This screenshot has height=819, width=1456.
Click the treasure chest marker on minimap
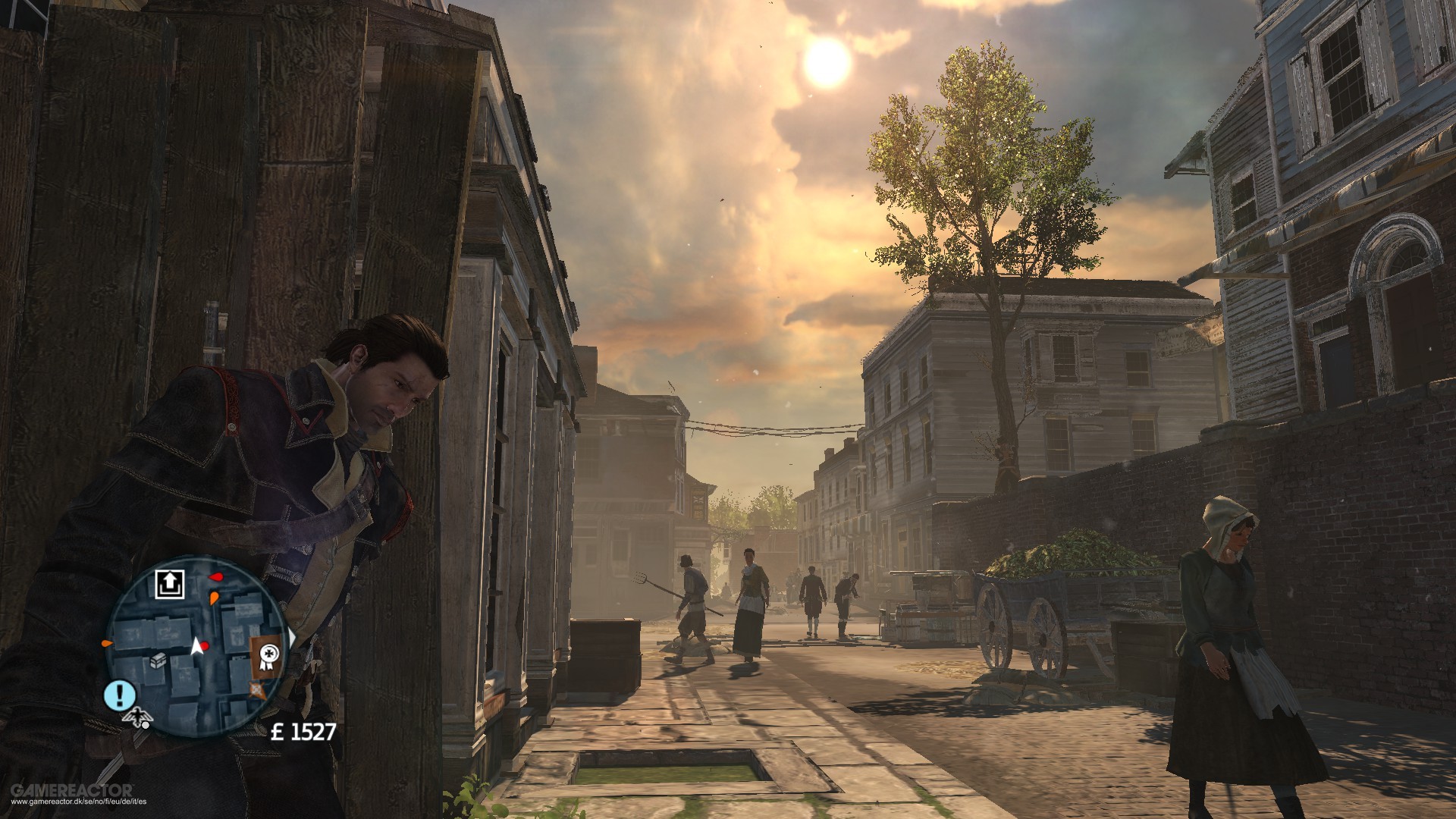coord(158,661)
